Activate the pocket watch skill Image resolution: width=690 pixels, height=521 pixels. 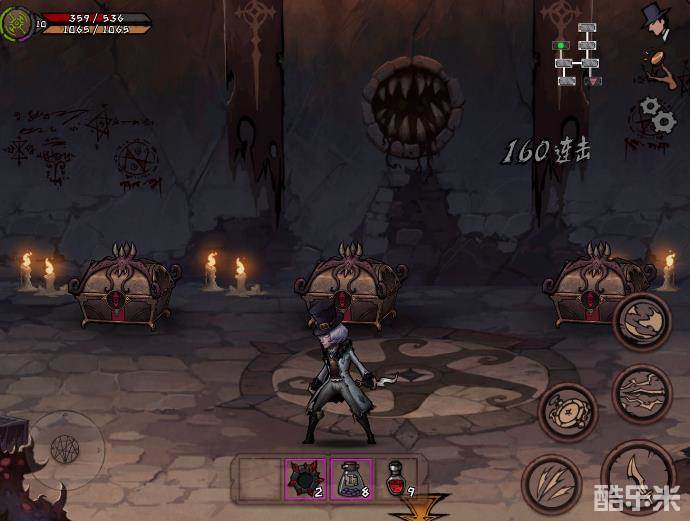click(568, 410)
